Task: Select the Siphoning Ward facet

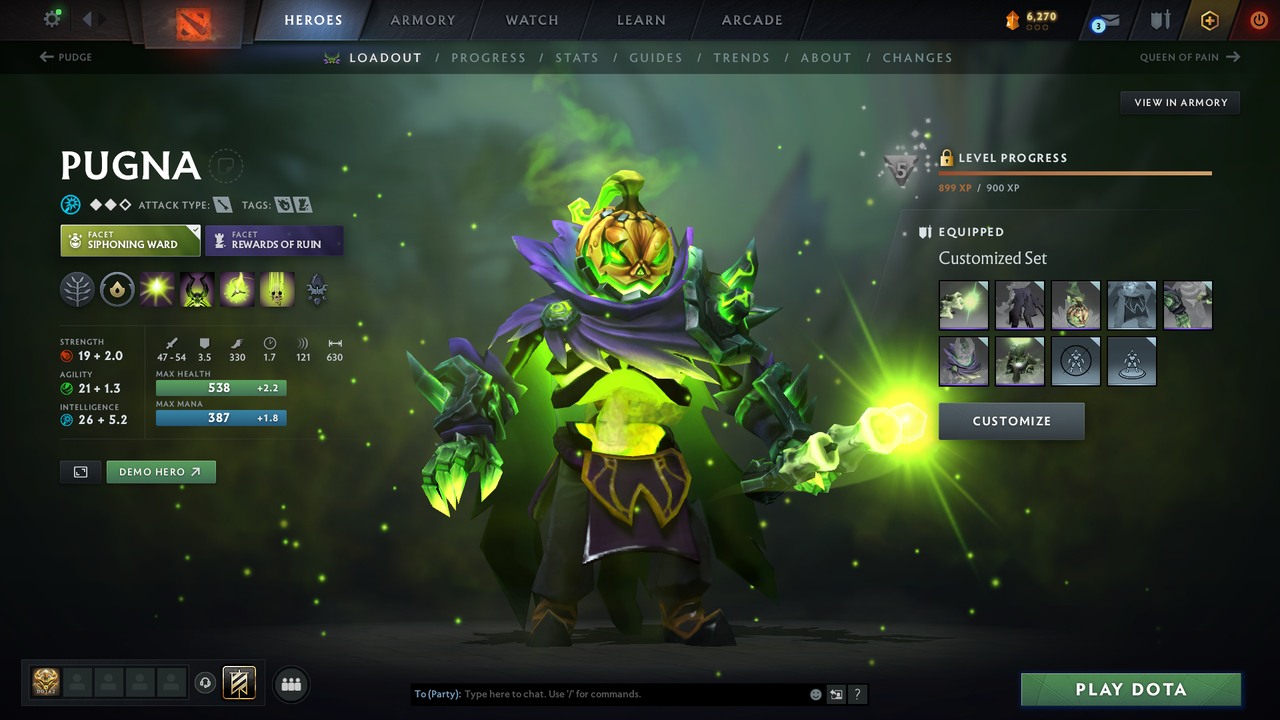Action: point(130,240)
